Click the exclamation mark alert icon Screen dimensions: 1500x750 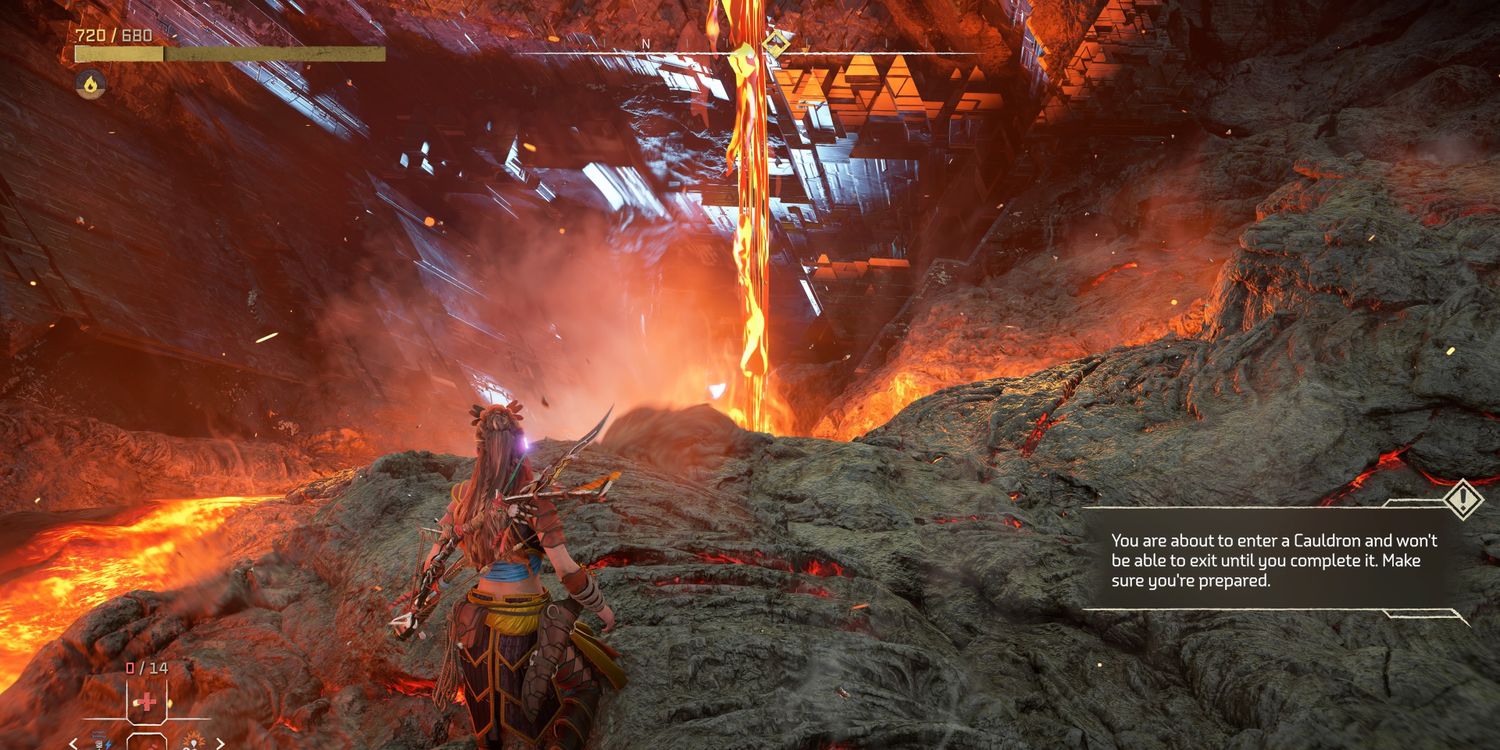[x=1464, y=498]
